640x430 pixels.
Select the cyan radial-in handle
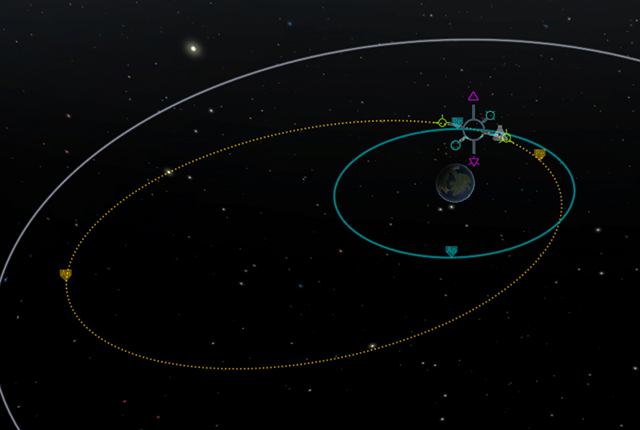pyautogui.click(x=456, y=145)
